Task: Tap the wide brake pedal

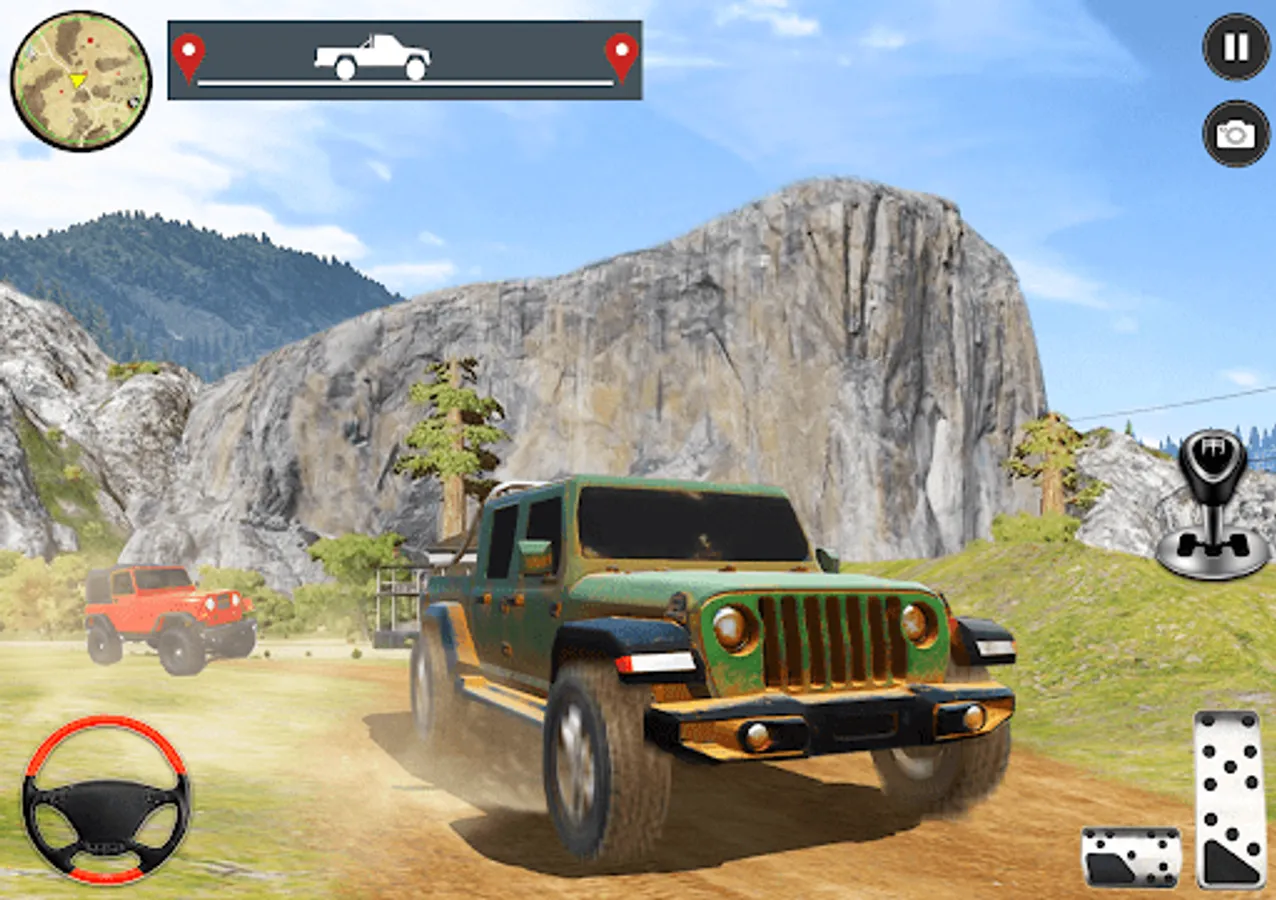Action: [x=1130, y=857]
